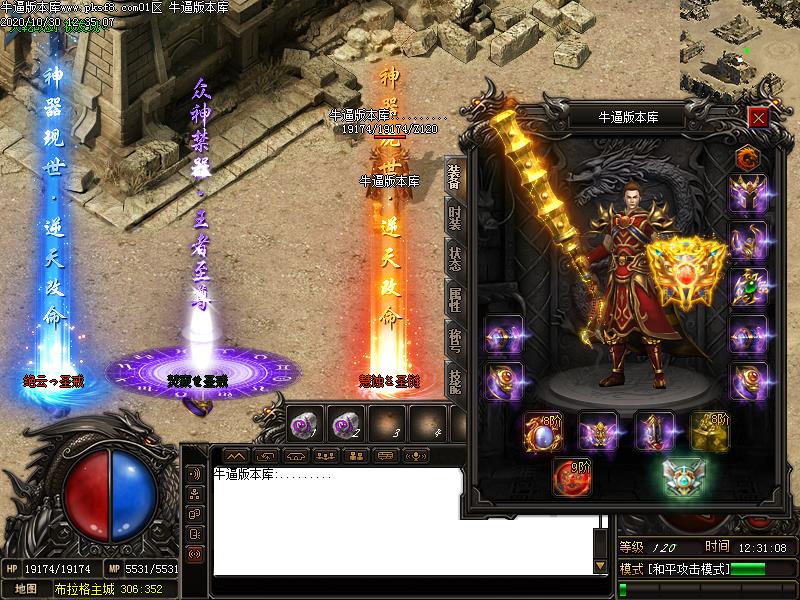Select the orange dragon emblem icon
Viewport: 800px width, 600px height.
[747, 156]
